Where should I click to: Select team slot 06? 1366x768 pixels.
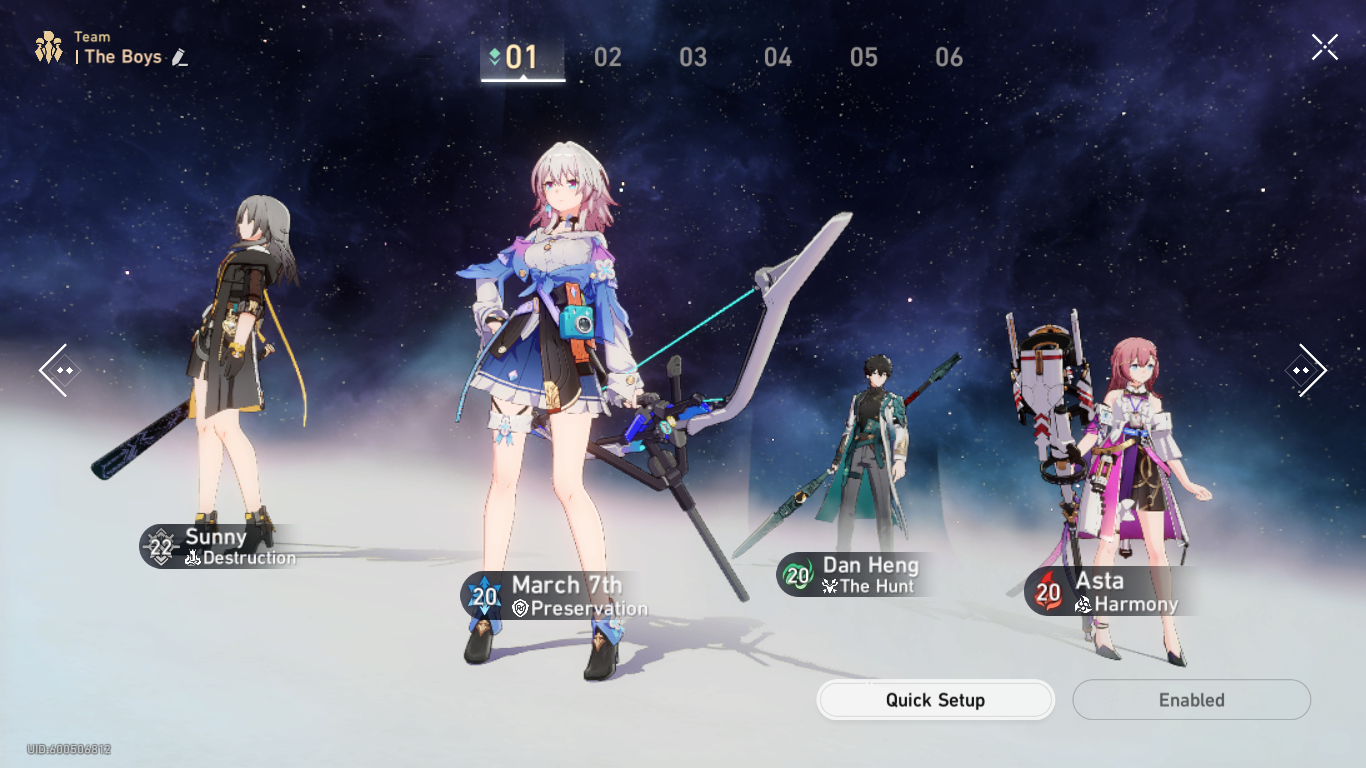949,57
